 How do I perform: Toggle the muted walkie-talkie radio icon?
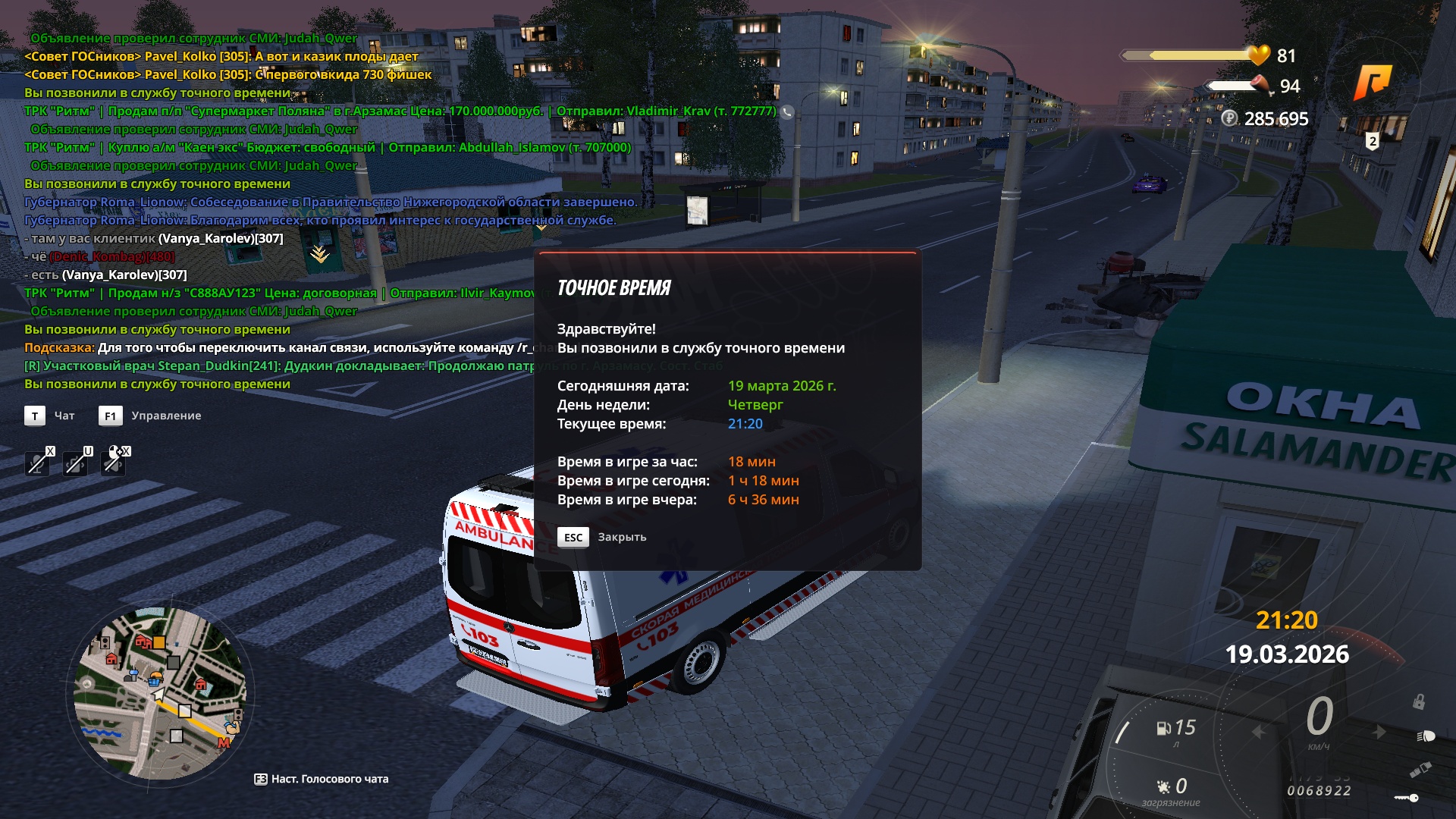[76, 462]
